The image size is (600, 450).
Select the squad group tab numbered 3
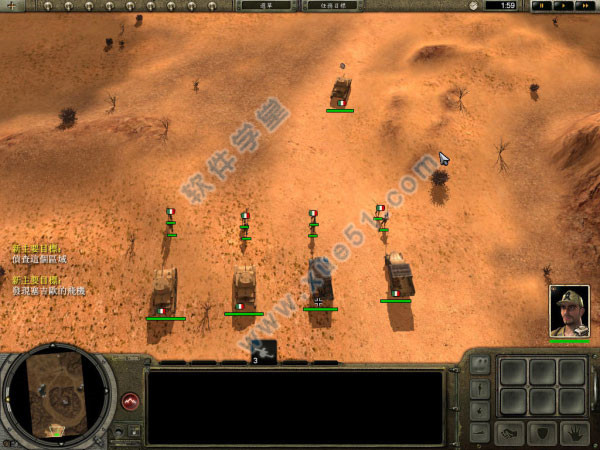[x=263, y=351]
